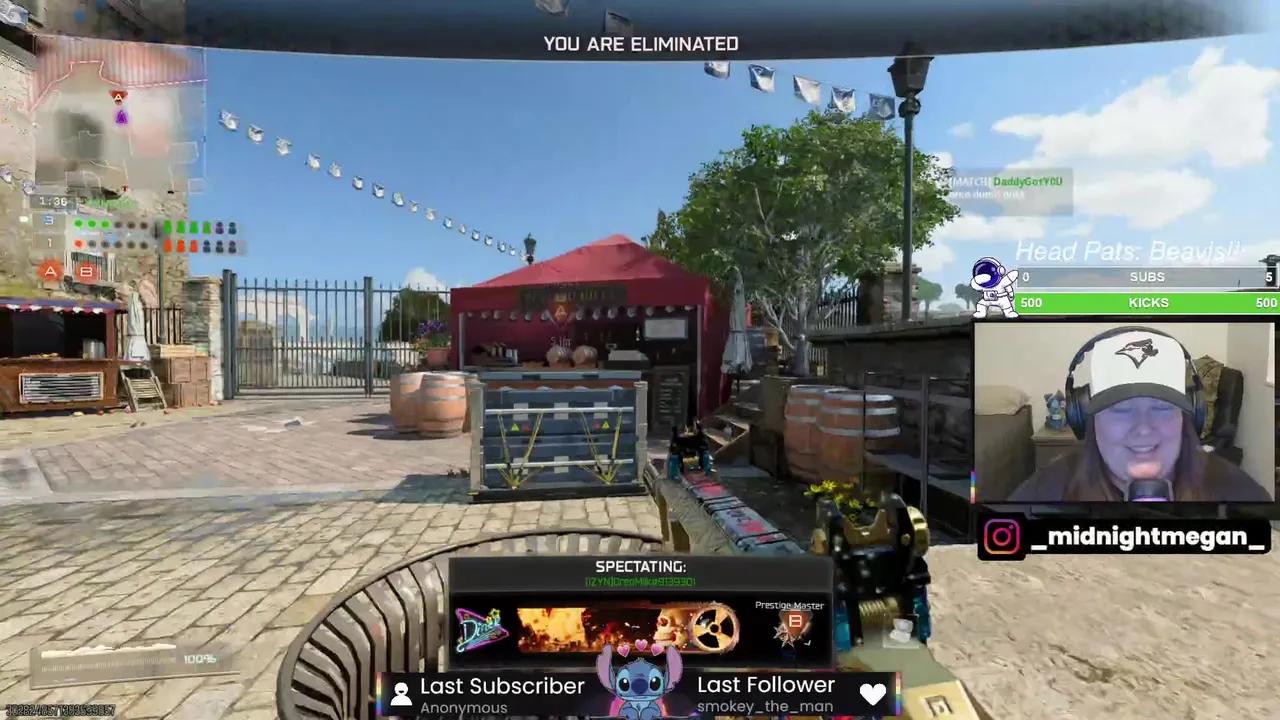The image size is (1280, 720).
Task: Switch to the SUBS counter bar
Action: (1147, 277)
